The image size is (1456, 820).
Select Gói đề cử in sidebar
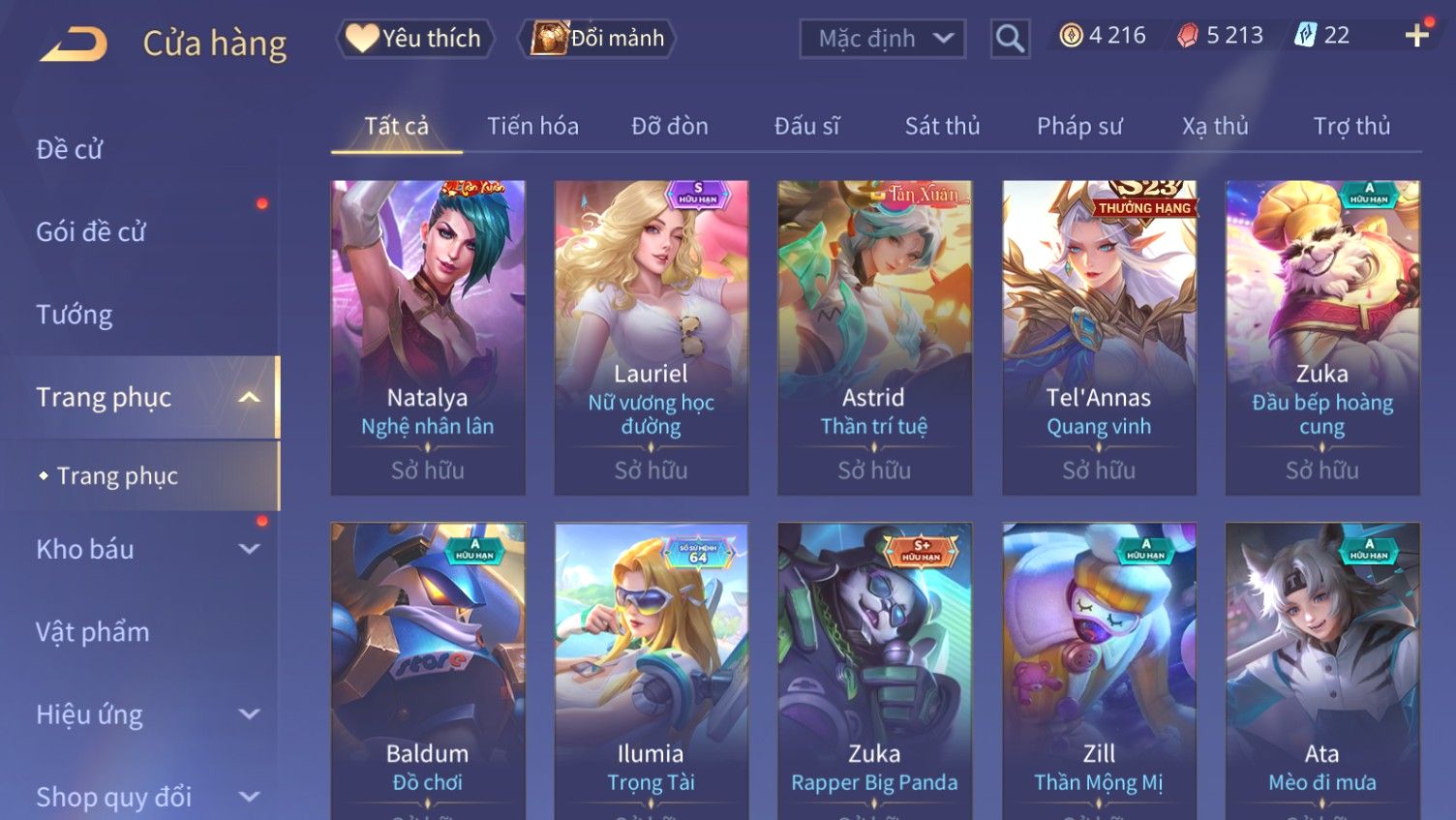point(91,232)
